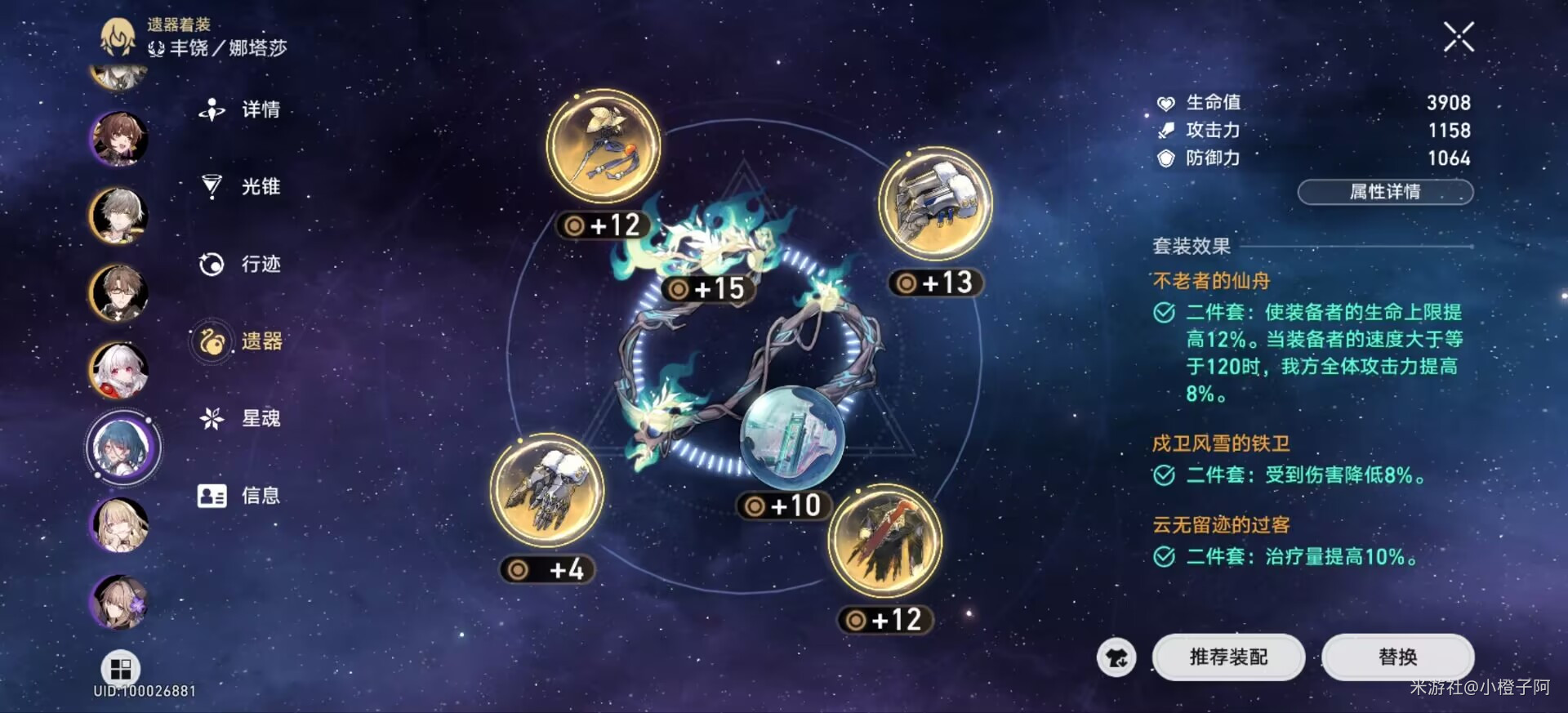1568x713 pixels.
Task: Select the +12 head relic slot
Action: click(604, 147)
